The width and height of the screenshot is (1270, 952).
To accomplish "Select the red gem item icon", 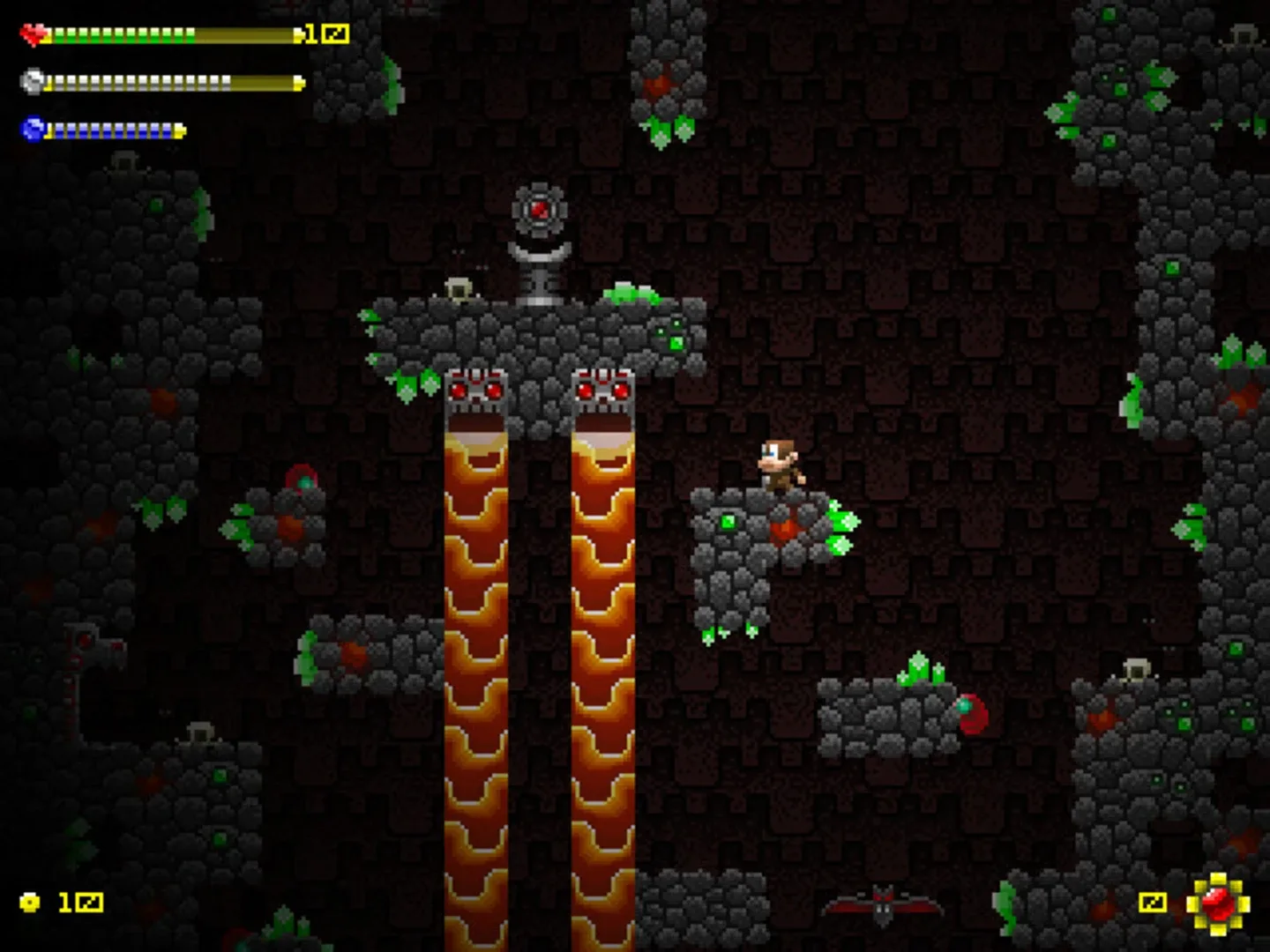I will point(1218,904).
